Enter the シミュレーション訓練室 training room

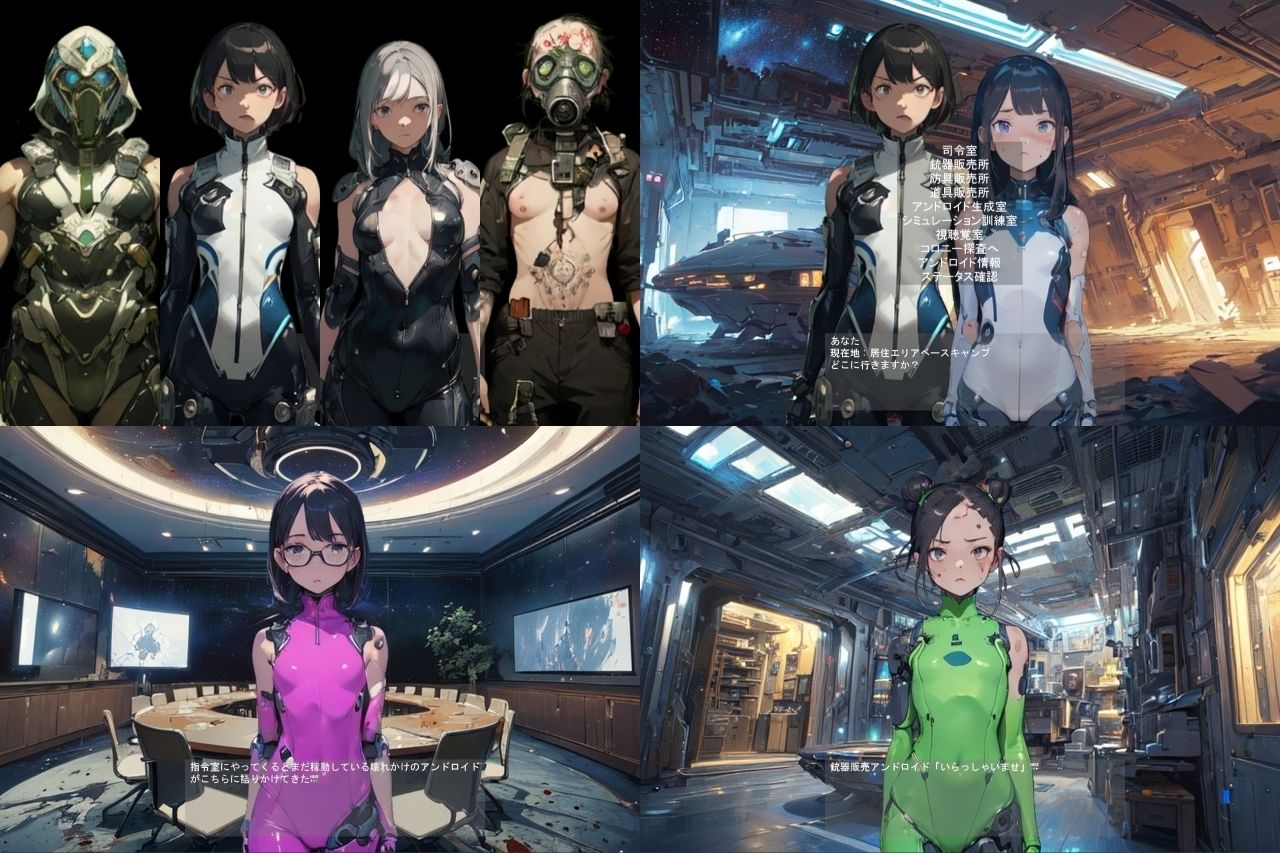point(958,219)
